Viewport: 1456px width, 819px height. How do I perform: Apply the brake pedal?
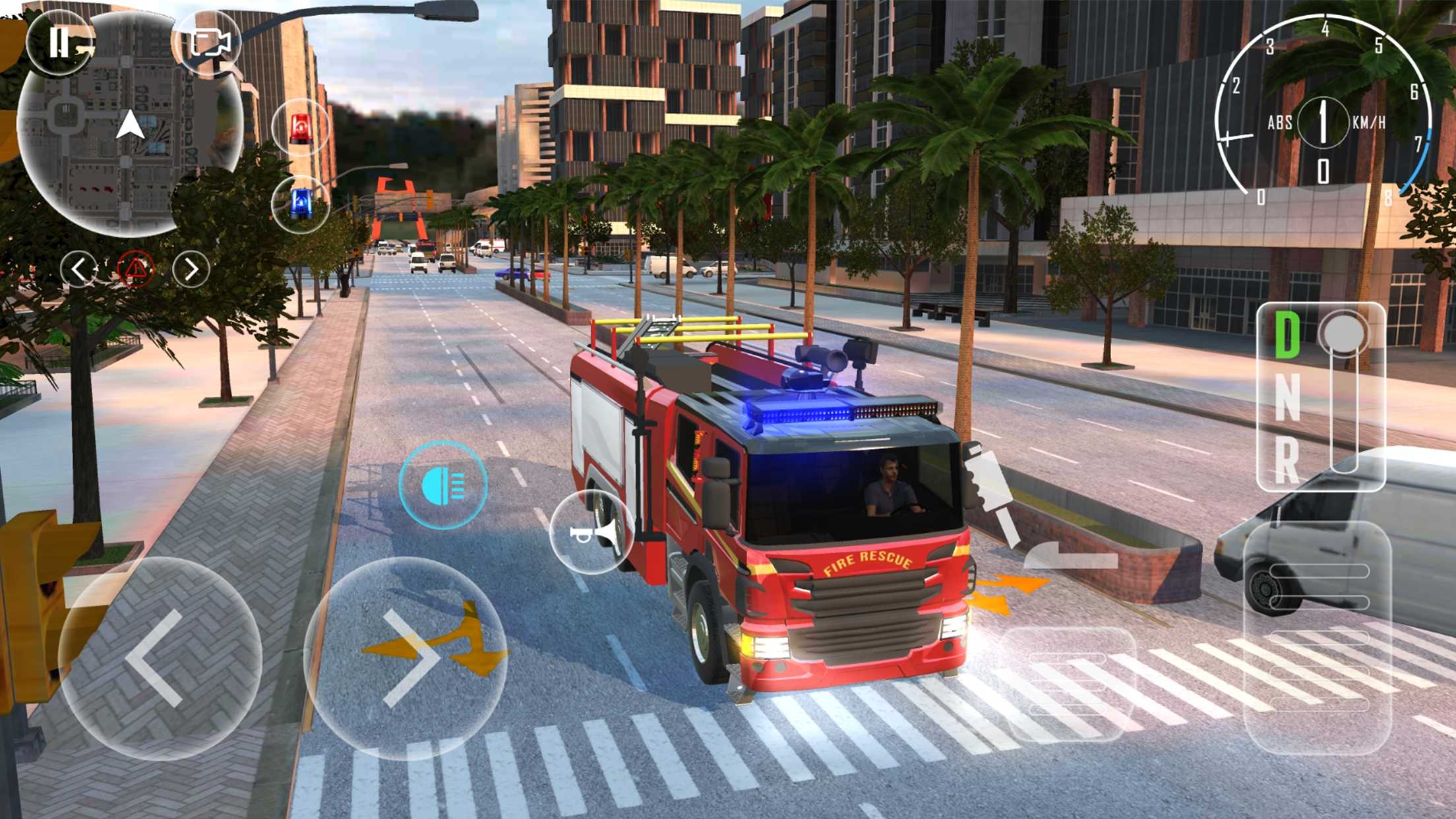[x=1070, y=682]
